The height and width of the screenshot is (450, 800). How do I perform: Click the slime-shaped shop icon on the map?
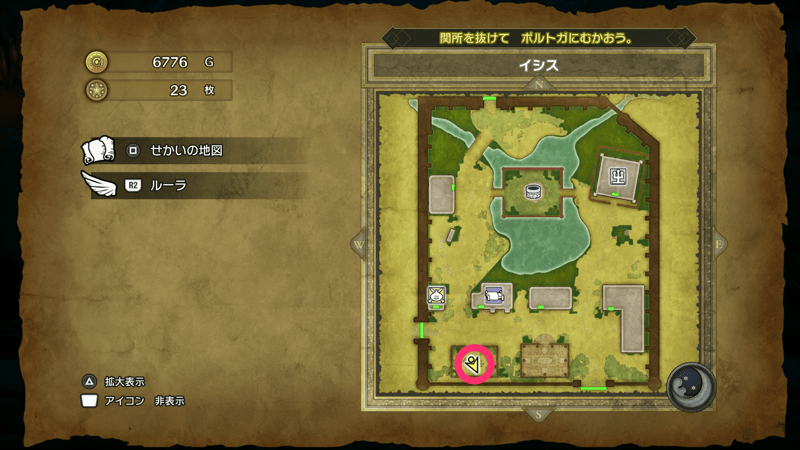437,295
